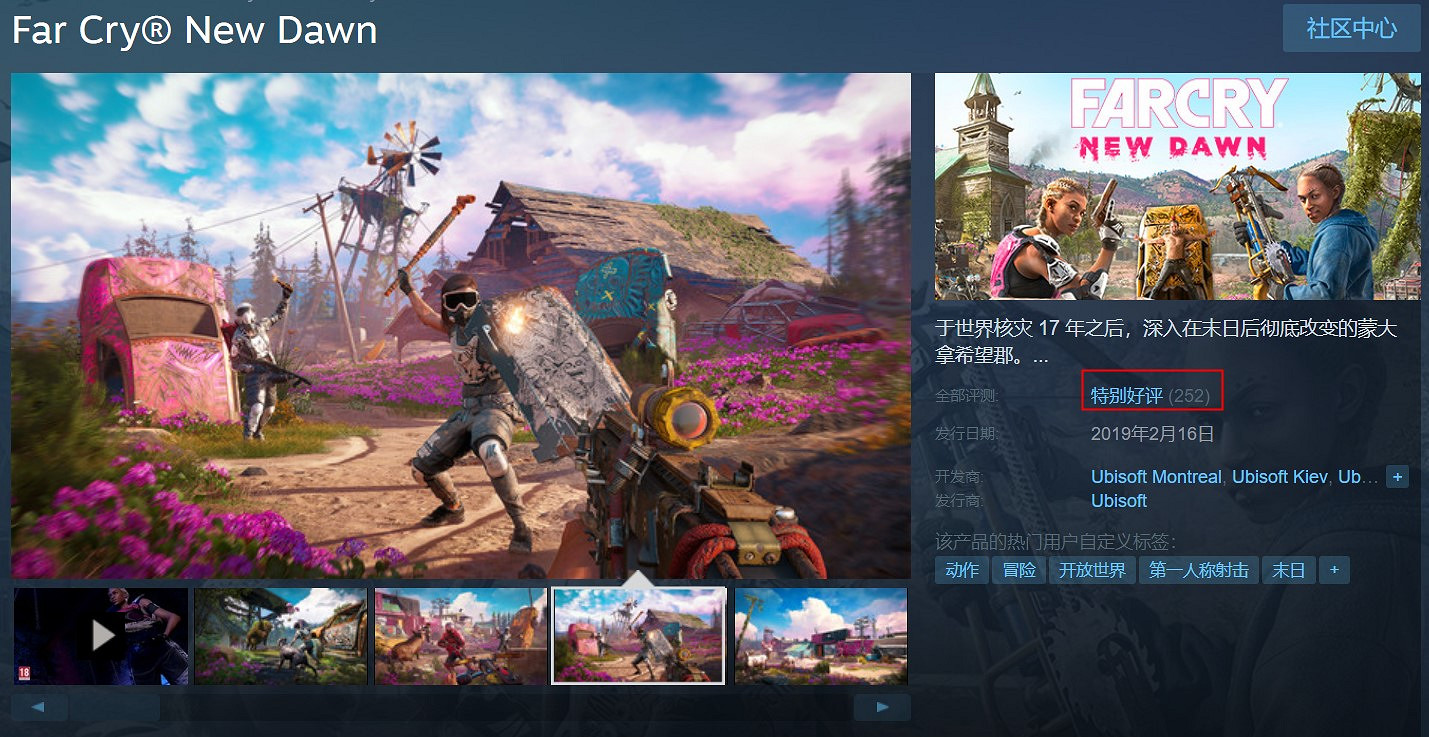Select the 末日 tag
The image size is (1429, 737).
[1289, 569]
